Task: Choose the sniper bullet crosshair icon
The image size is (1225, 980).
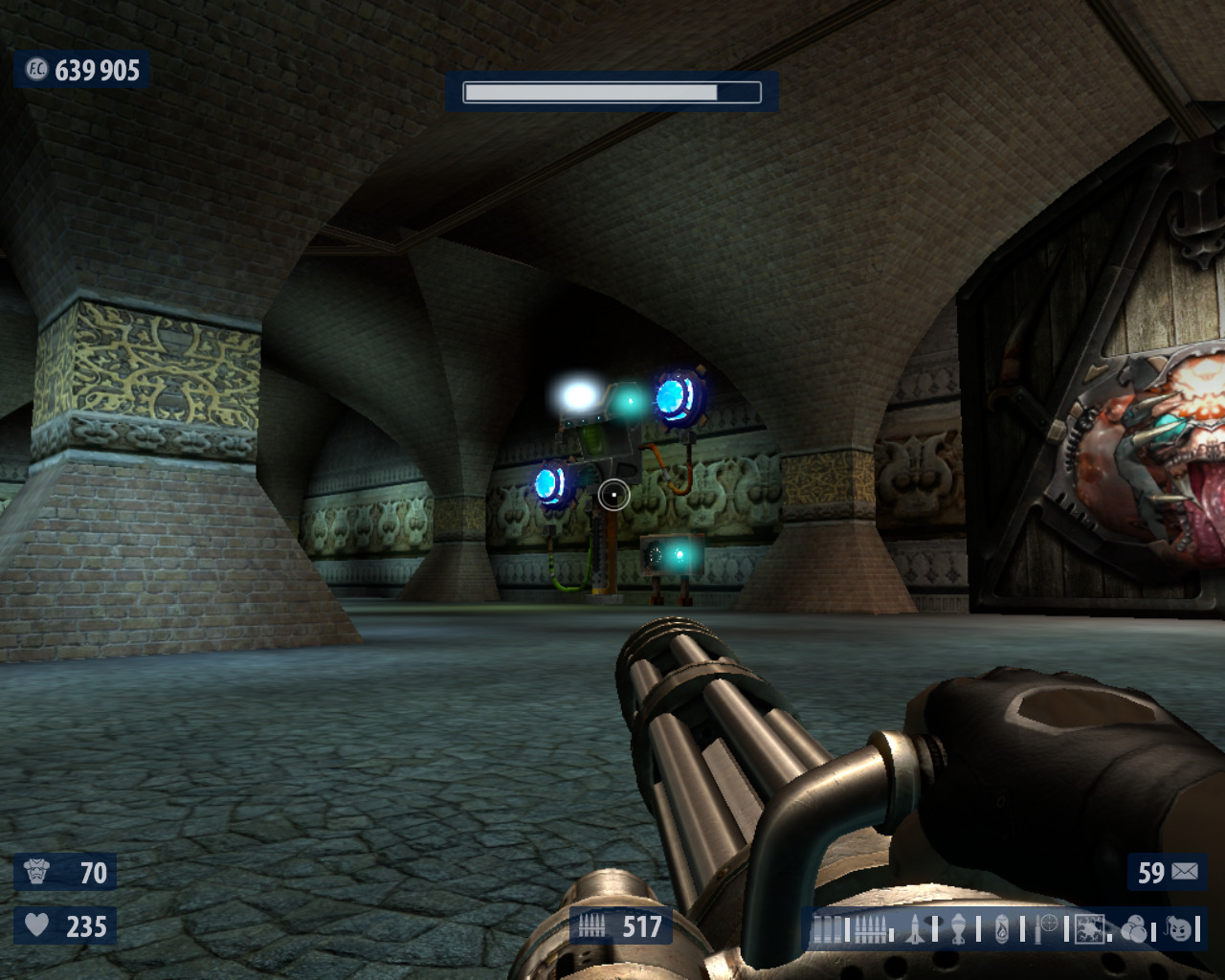Action: click(1048, 926)
